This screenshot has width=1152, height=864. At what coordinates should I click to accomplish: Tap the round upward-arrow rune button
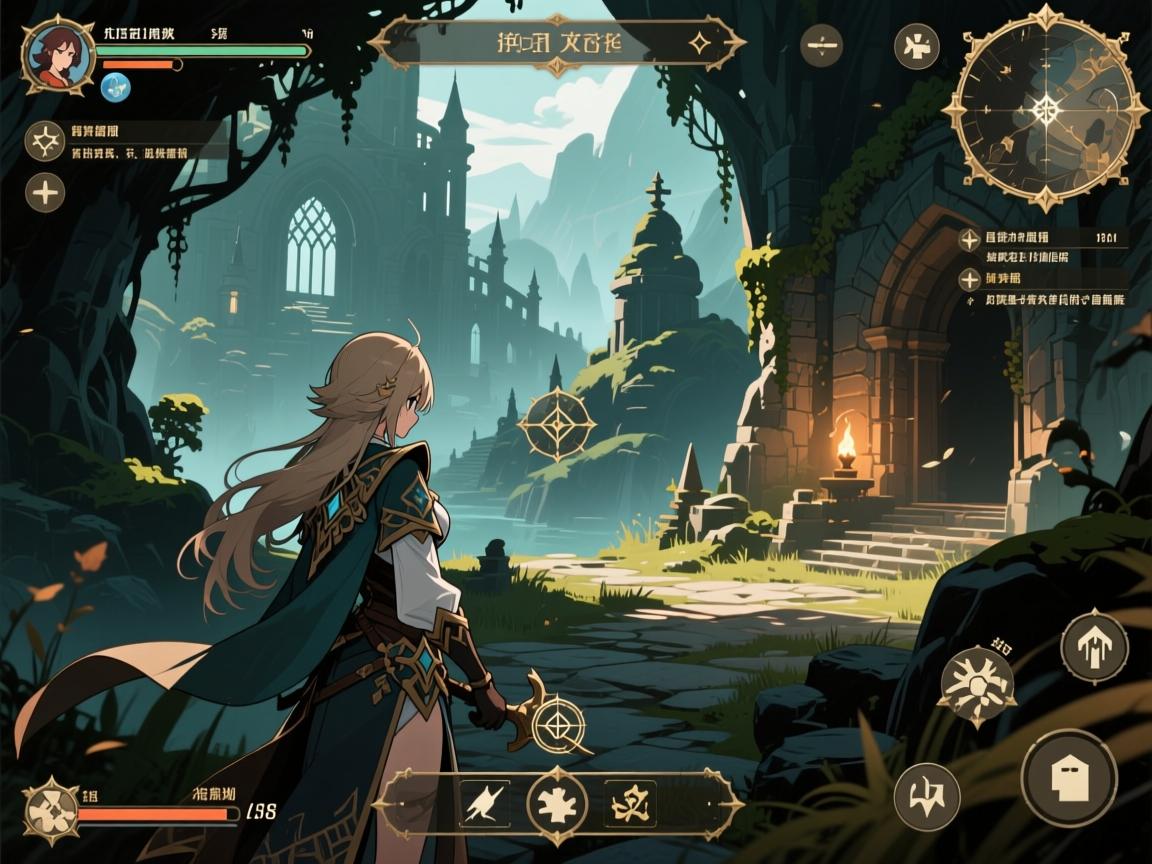(x=1094, y=647)
